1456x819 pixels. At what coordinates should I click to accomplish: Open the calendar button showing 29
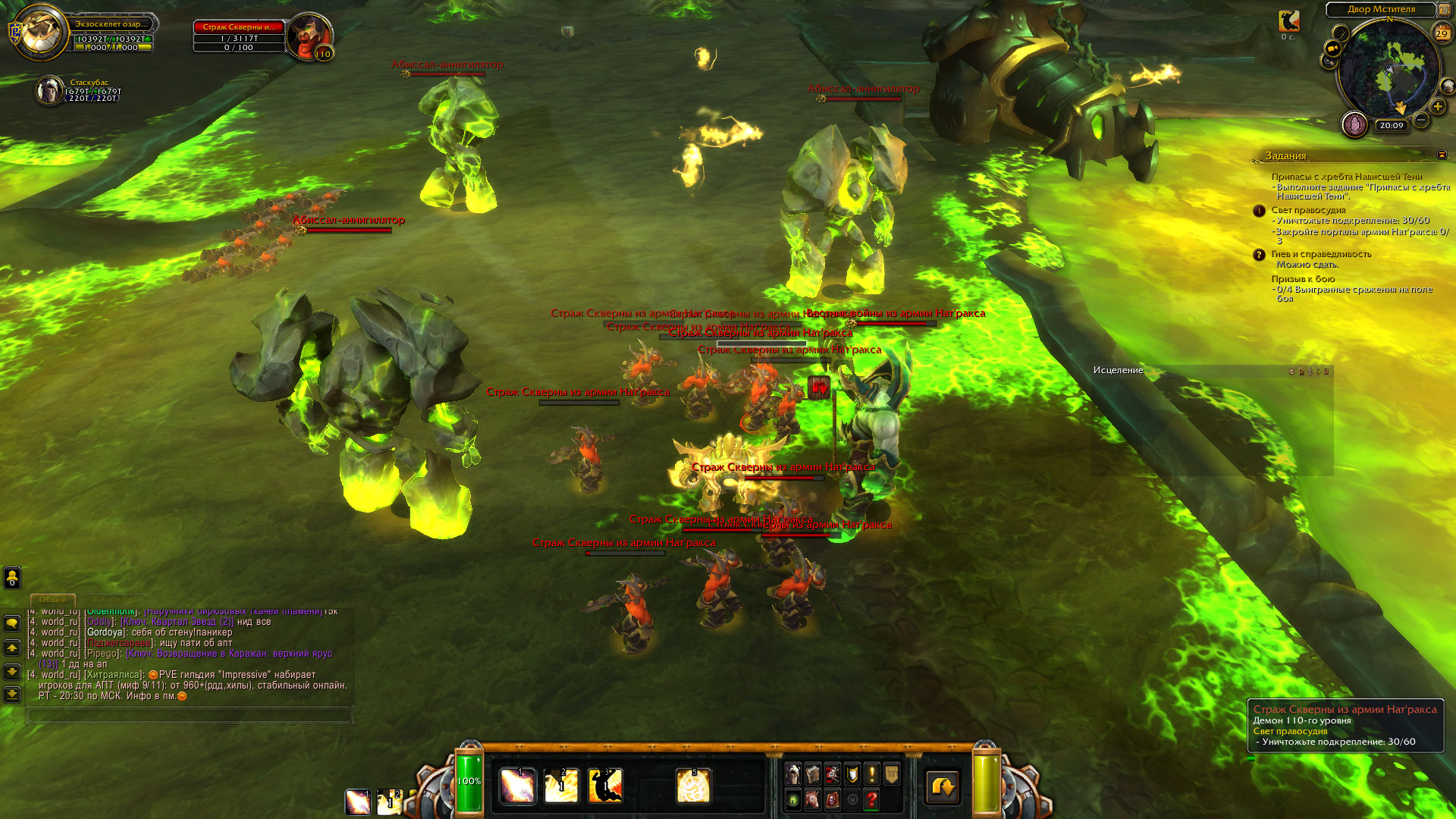pos(1442,33)
